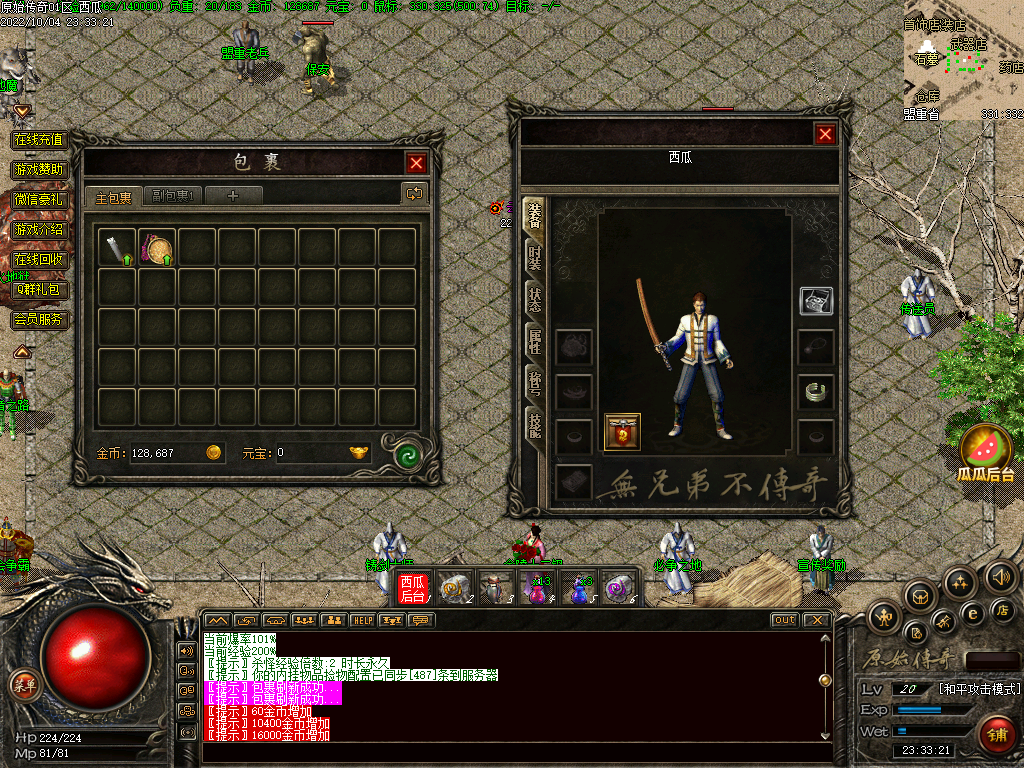Open the 瓜瓜后台 watermelon icon
Image resolution: width=1024 pixels, height=768 pixels.
[x=986, y=452]
